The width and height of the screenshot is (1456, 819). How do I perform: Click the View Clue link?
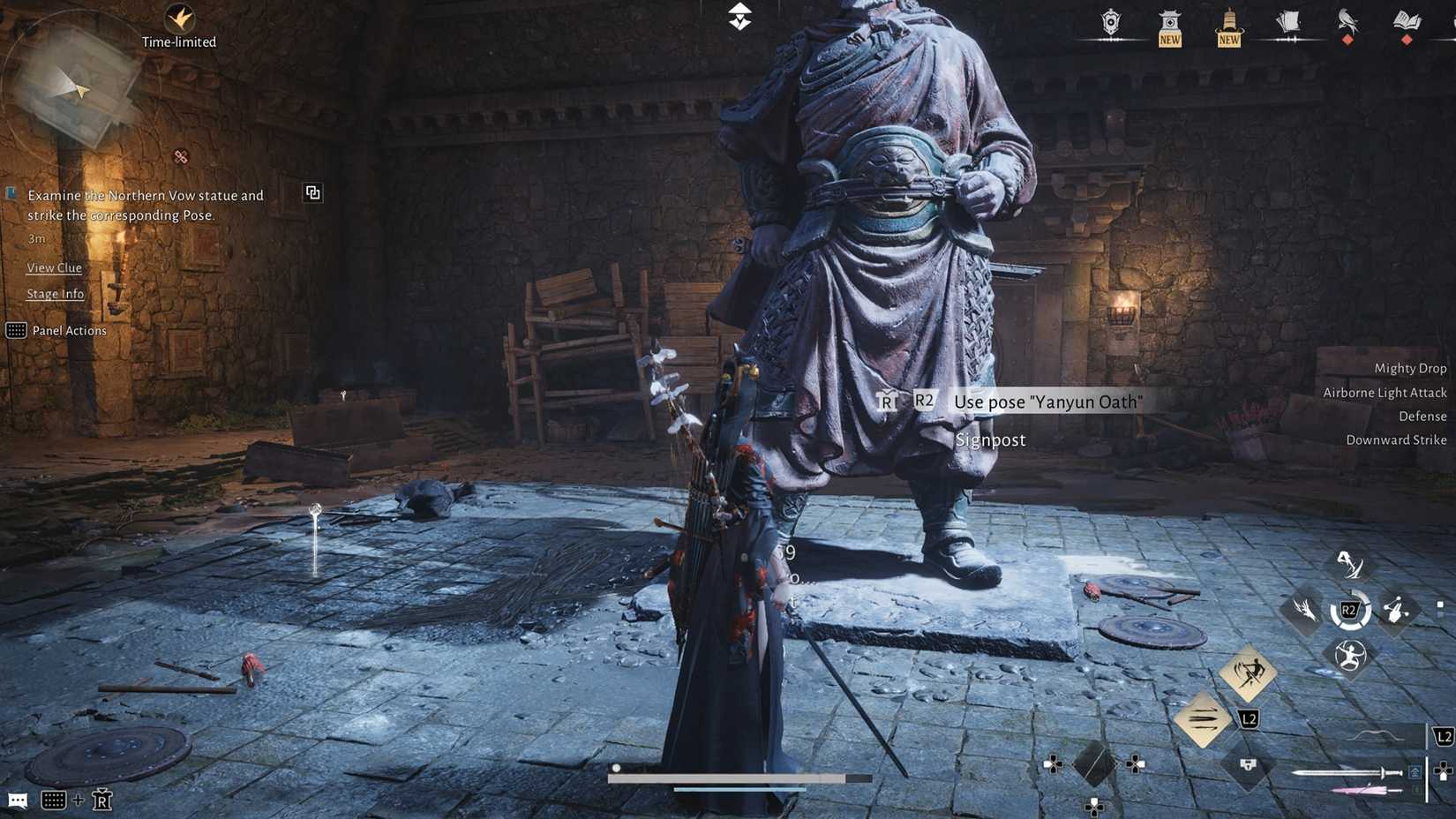54,267
